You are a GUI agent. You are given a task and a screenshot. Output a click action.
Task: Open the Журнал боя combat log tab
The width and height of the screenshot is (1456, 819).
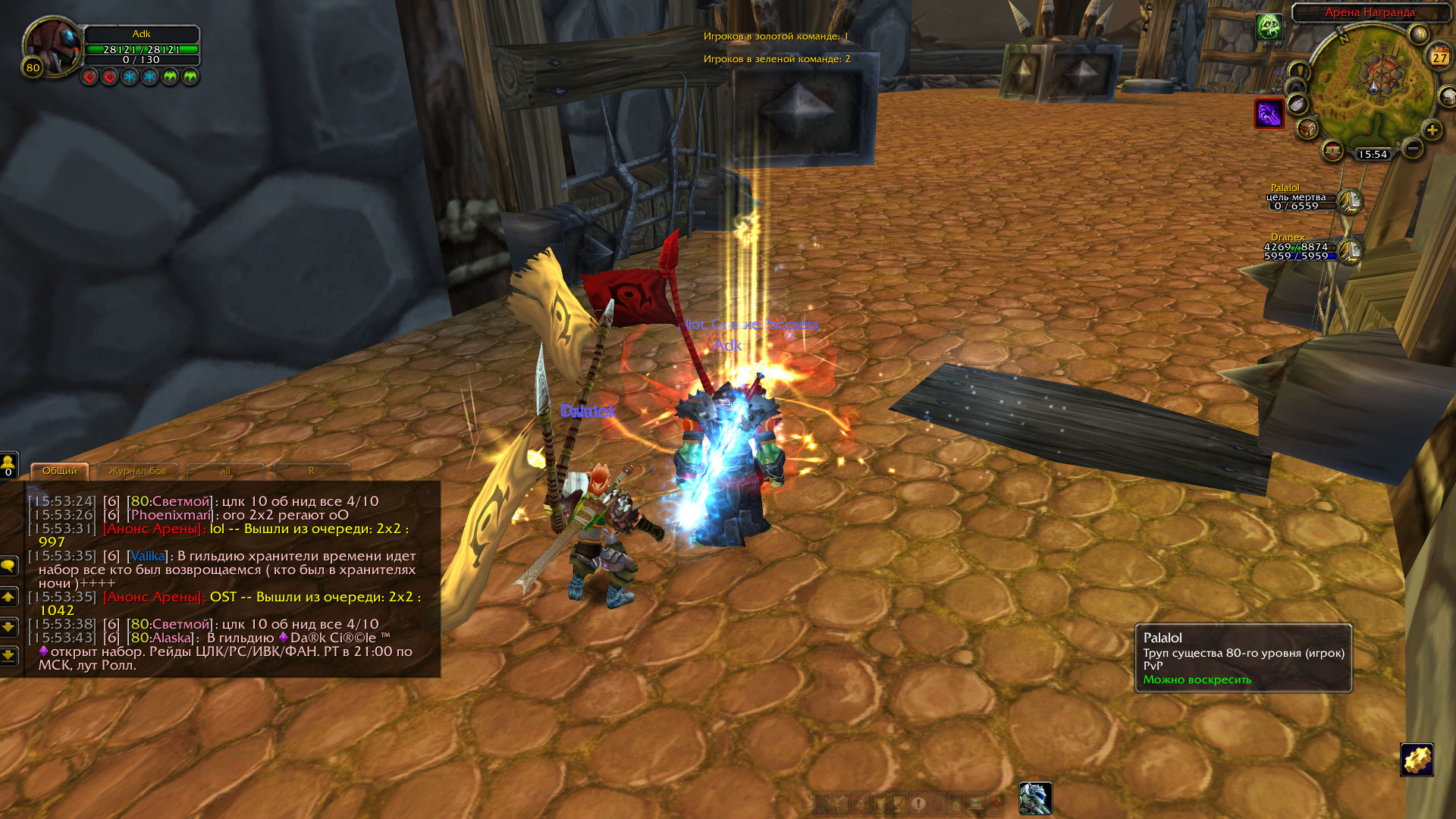pyautogui.click(x=137, y=471)
